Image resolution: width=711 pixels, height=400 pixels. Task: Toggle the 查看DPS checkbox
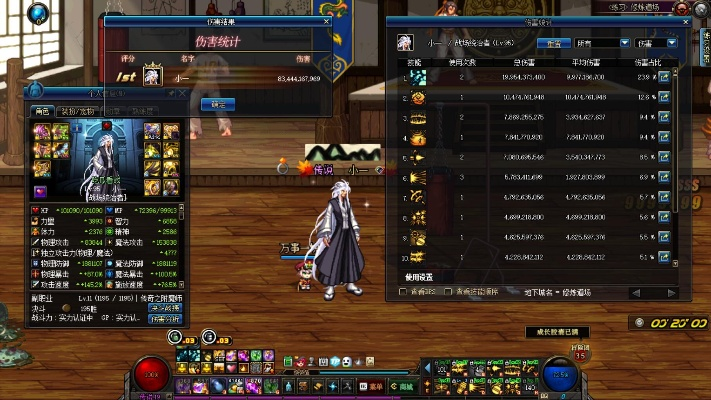[x=403, y=292]
